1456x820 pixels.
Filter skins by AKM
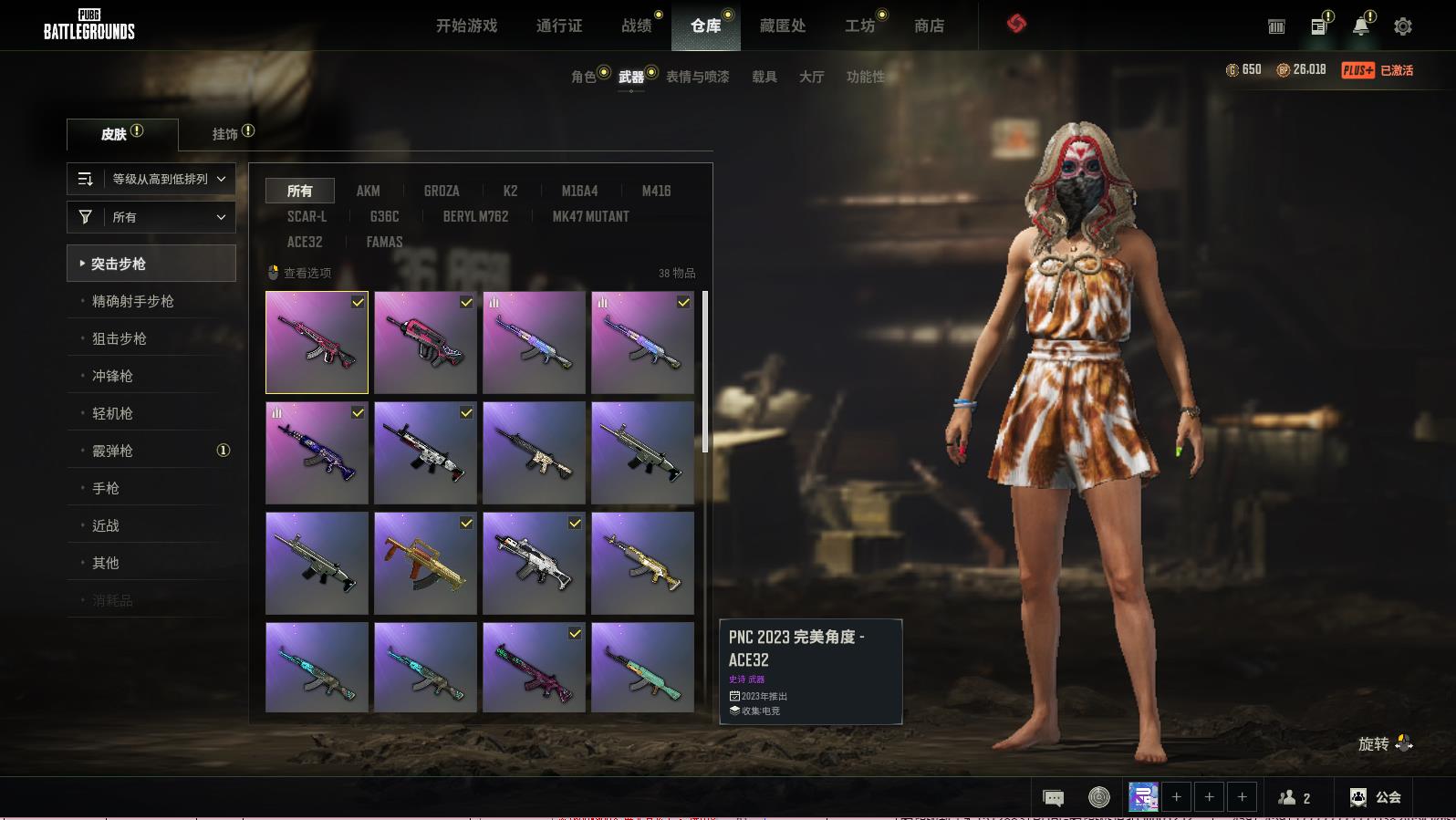[x=368, y=191]
